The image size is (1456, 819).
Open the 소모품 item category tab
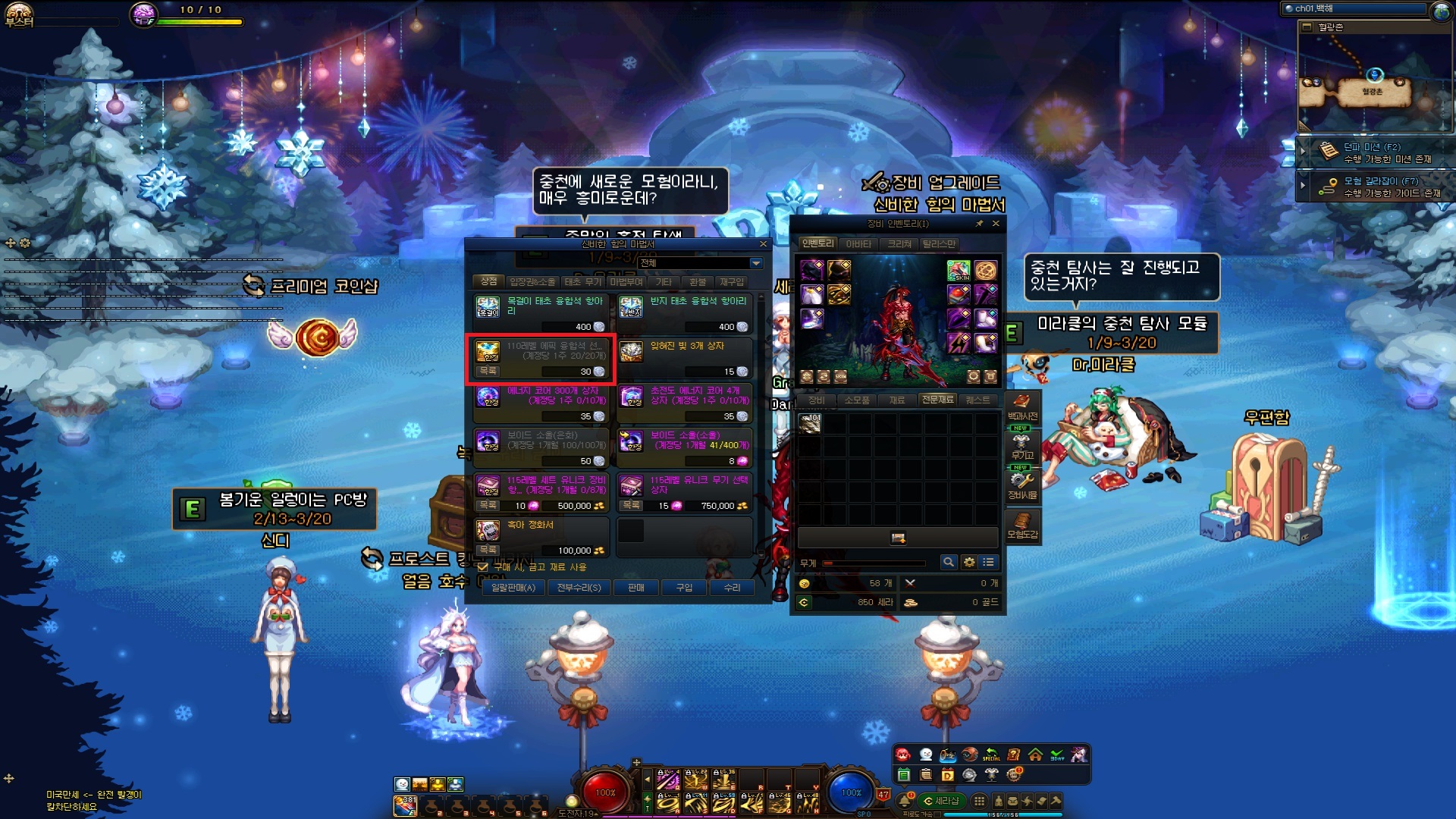[857, 400]
